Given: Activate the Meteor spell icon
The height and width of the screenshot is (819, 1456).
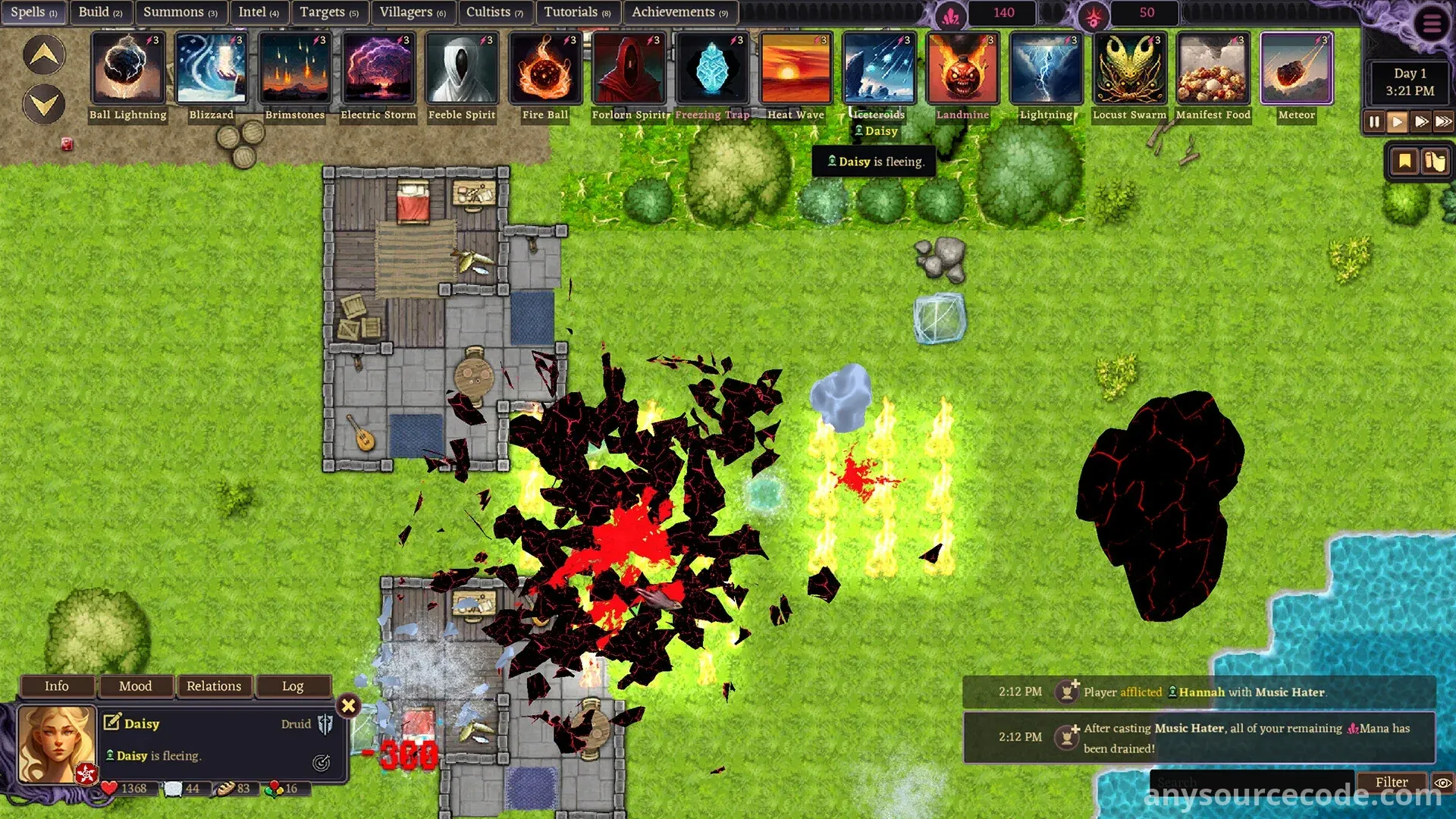Looking at the screenshot, I should tap(1296, 69).
